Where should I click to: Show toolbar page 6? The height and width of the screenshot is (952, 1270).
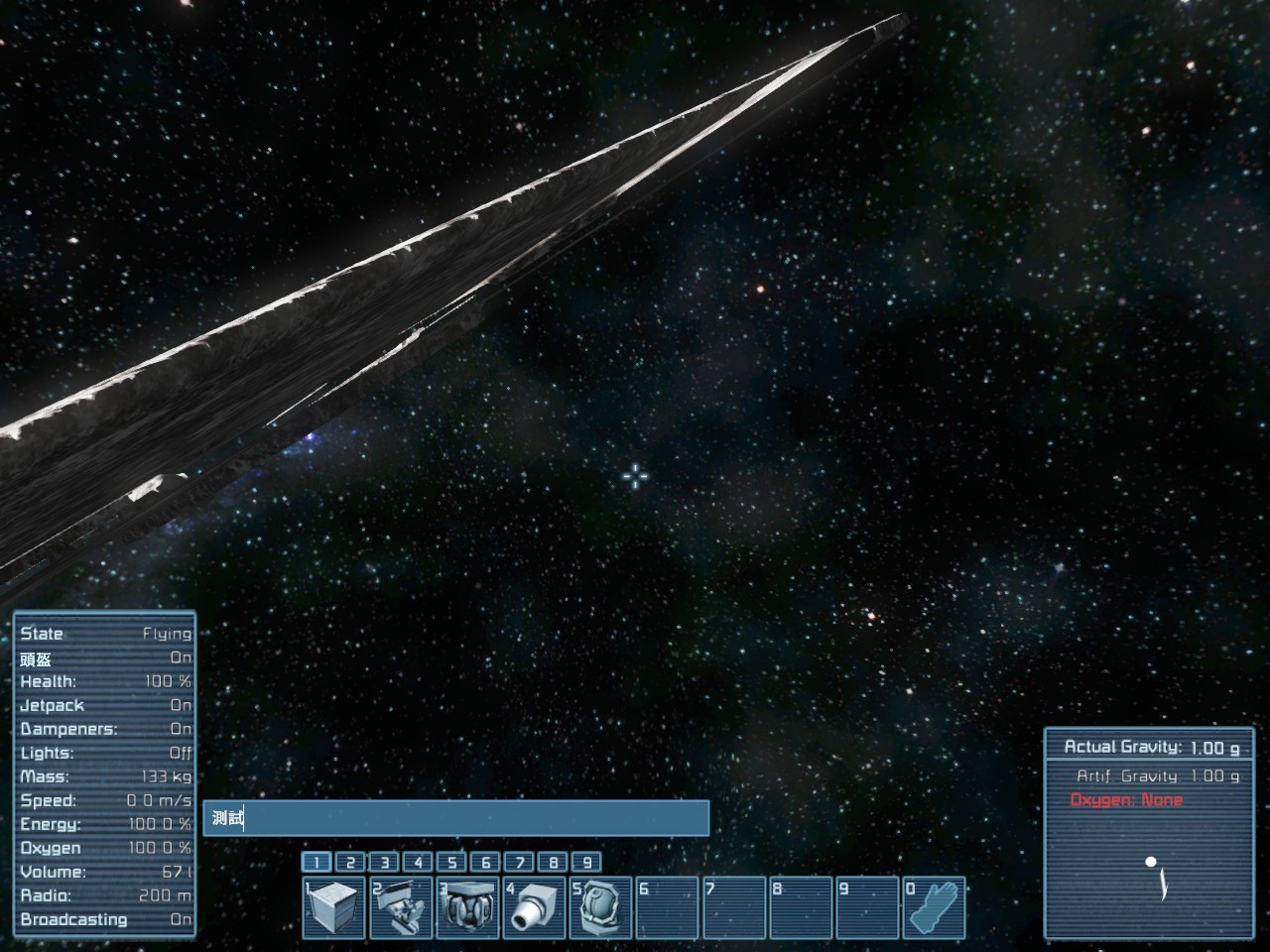485,863
